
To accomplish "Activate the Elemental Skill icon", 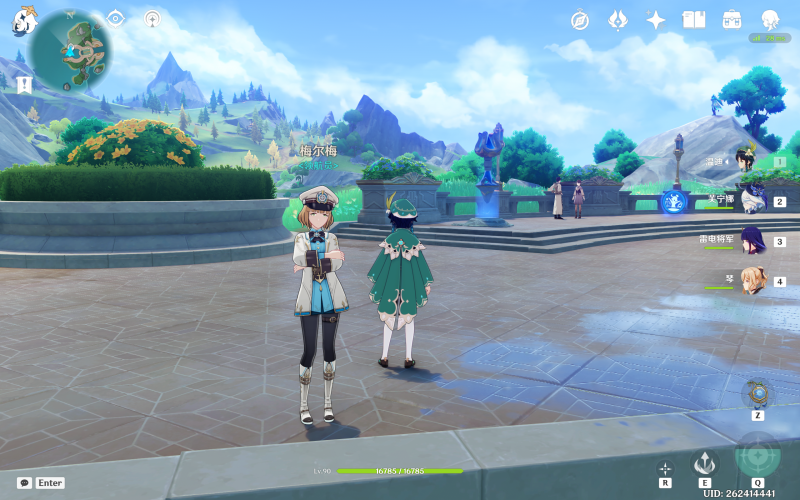I will 706,462.
